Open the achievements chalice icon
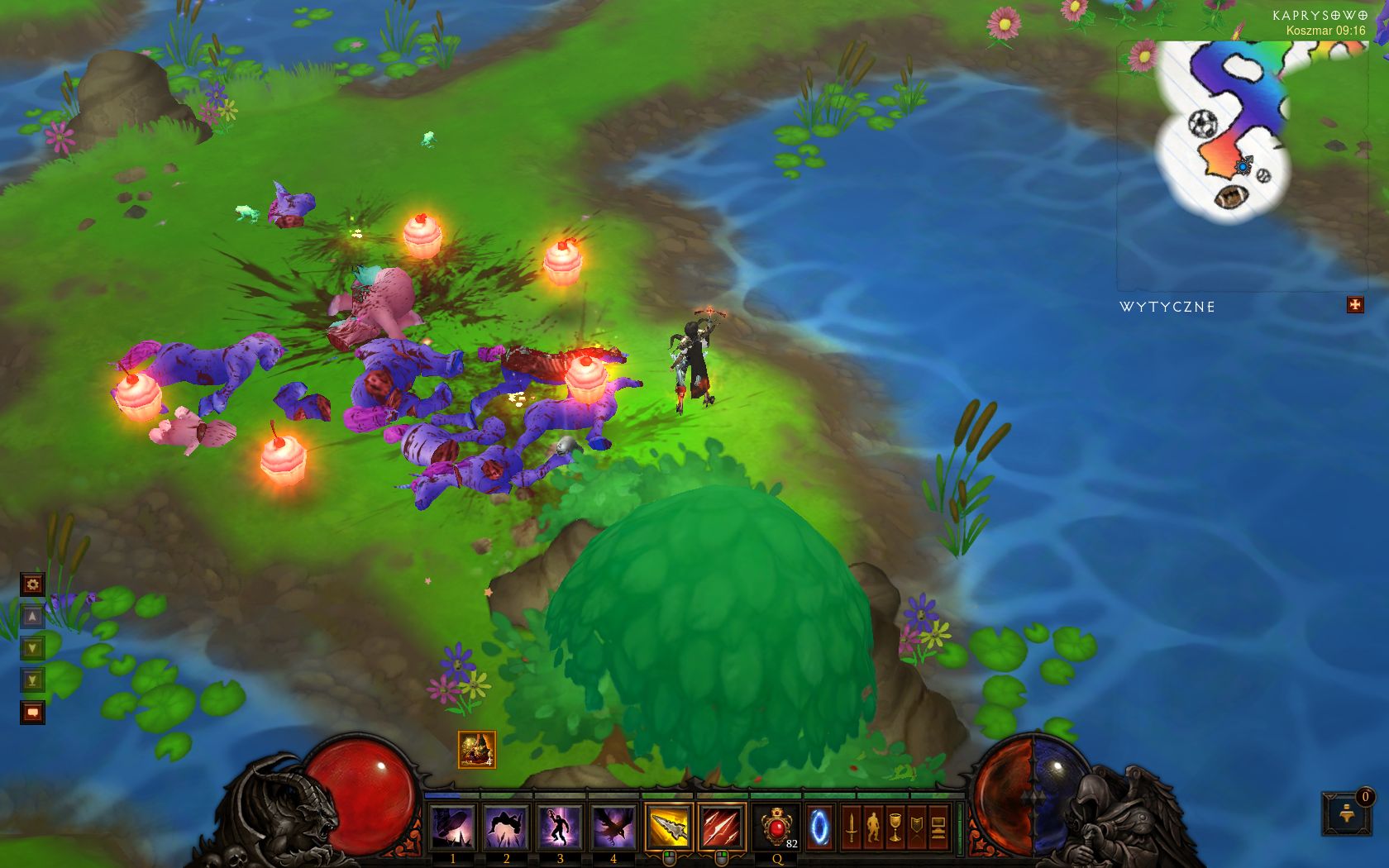The height and width of the screenshot is (868, 1389). [x=895, y=827]
